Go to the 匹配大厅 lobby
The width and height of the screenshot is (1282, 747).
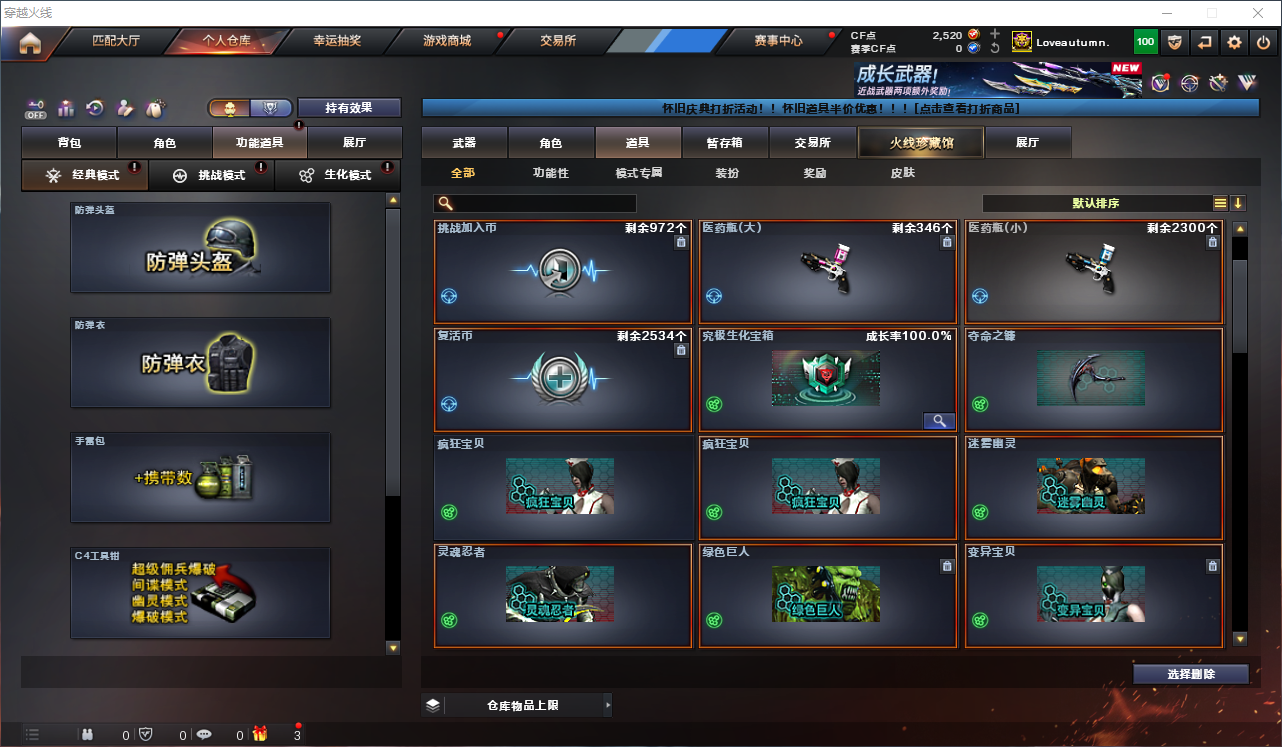(116, 41)
